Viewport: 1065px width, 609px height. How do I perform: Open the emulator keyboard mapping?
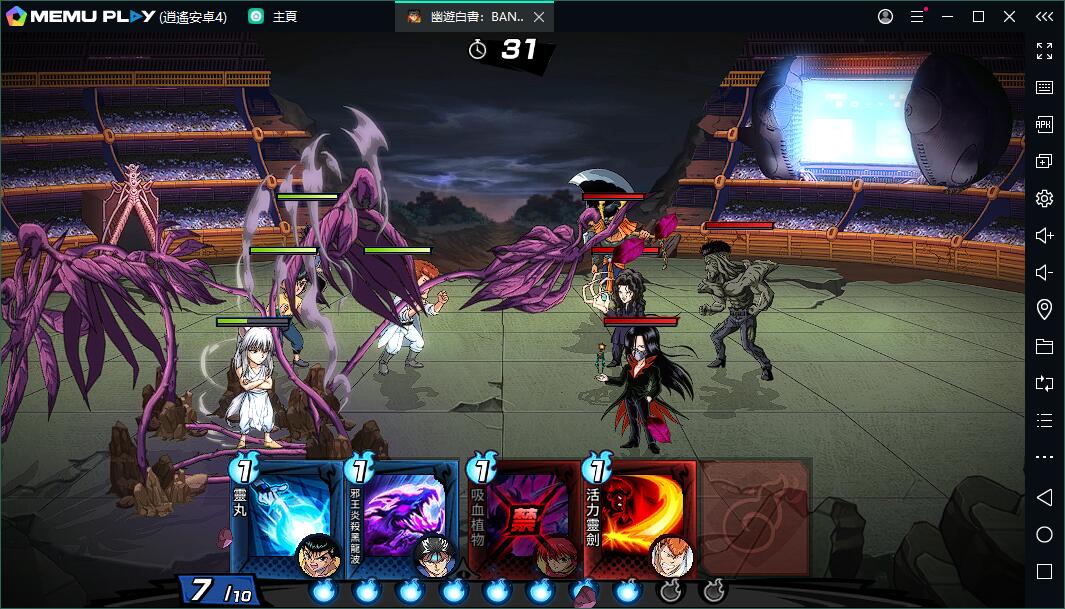pos(1044,87)
